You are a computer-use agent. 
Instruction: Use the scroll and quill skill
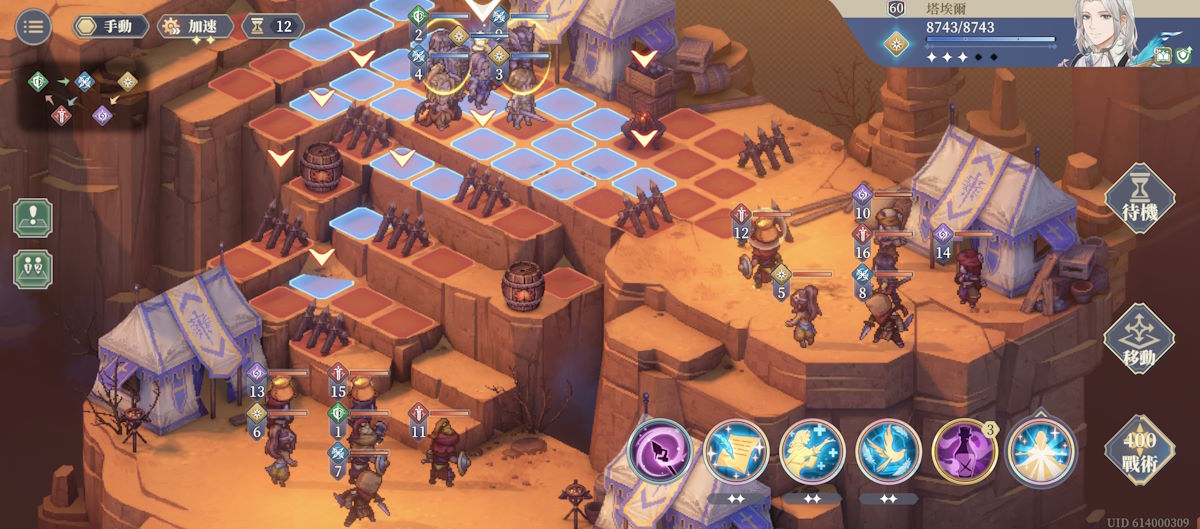point(736,452)
